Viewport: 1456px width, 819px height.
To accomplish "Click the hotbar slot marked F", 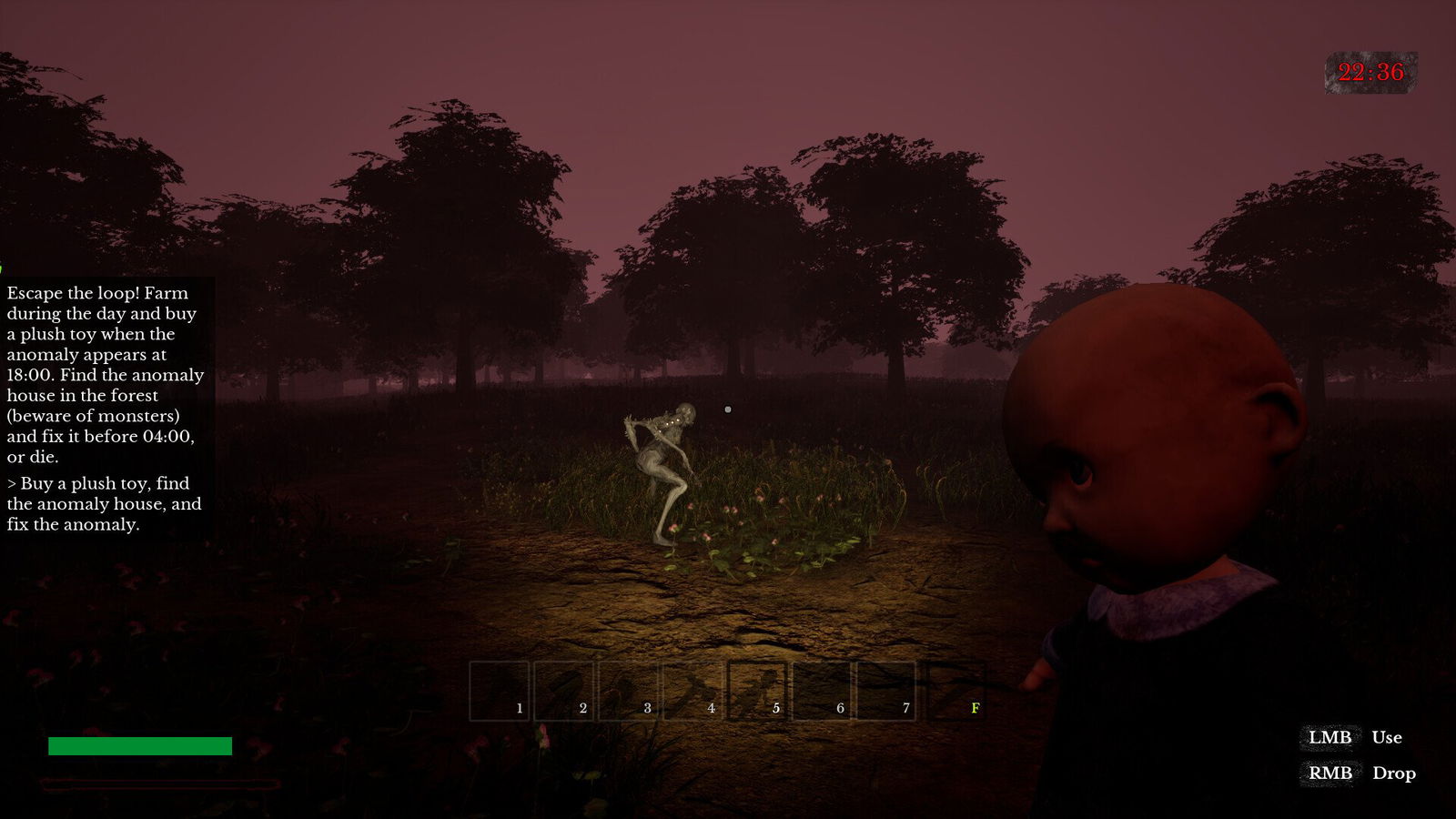I will [x=955, y=692].
